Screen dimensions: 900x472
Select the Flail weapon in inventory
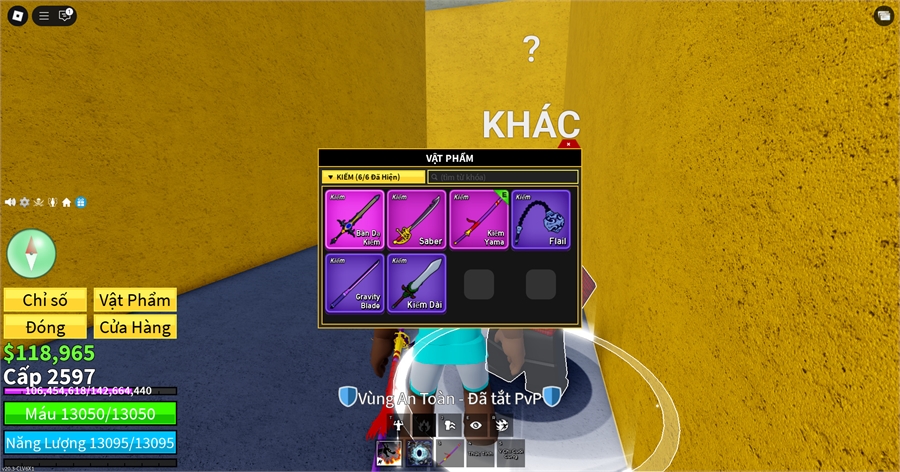(x=541, y=219)
